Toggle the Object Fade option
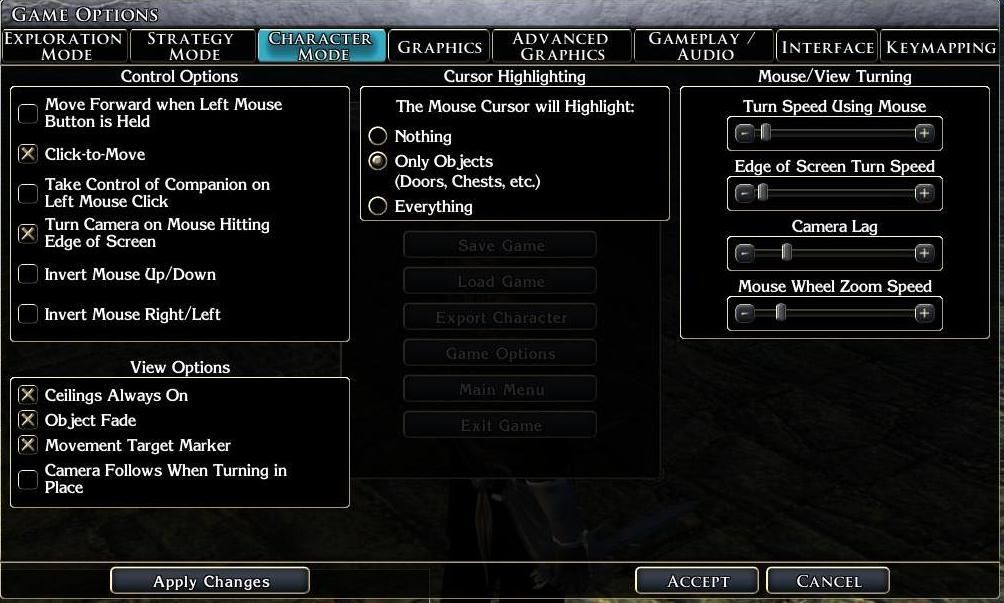Screen dimensions: 1004x603 [28, 420]
